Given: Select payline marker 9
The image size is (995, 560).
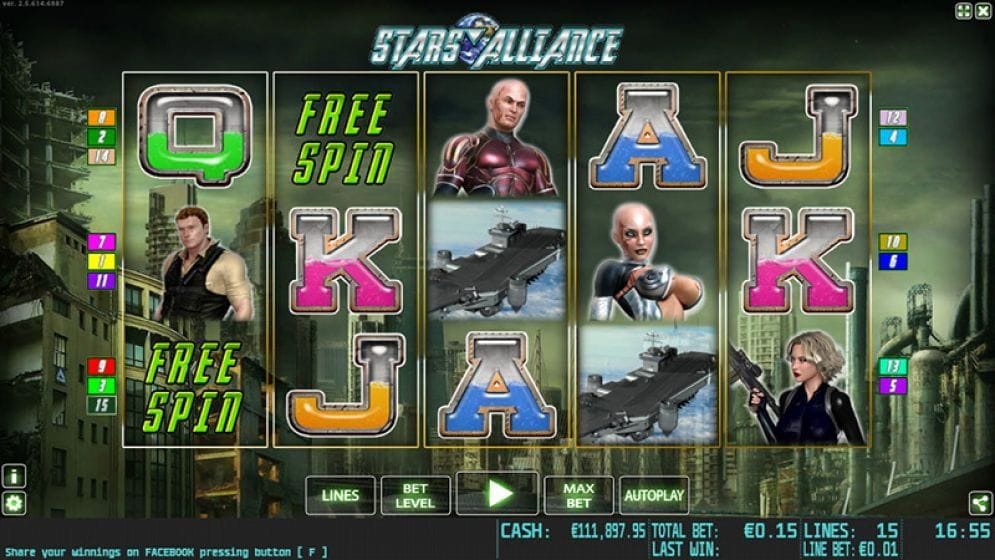Looking at the screenshot, I should pos(101,367).
